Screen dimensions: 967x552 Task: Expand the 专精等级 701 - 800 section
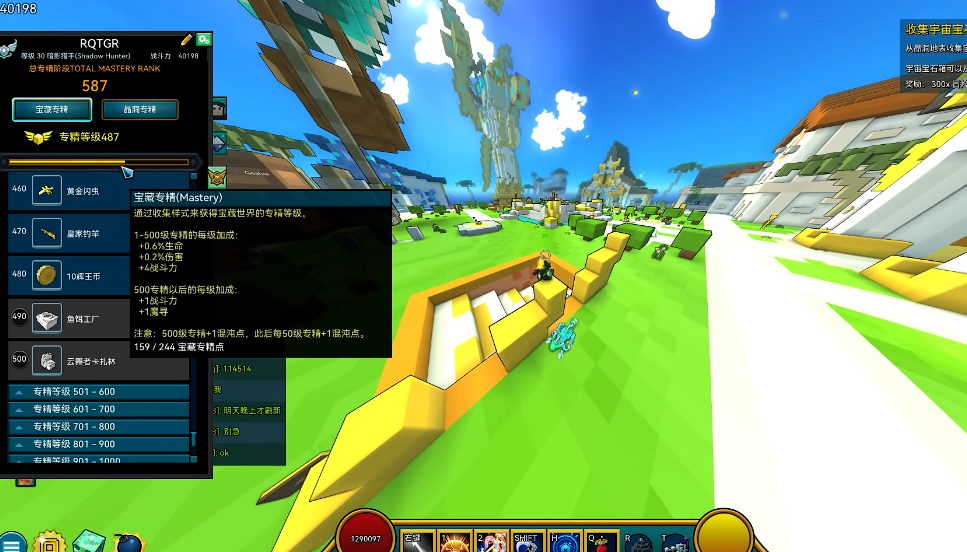coord(98,426)
